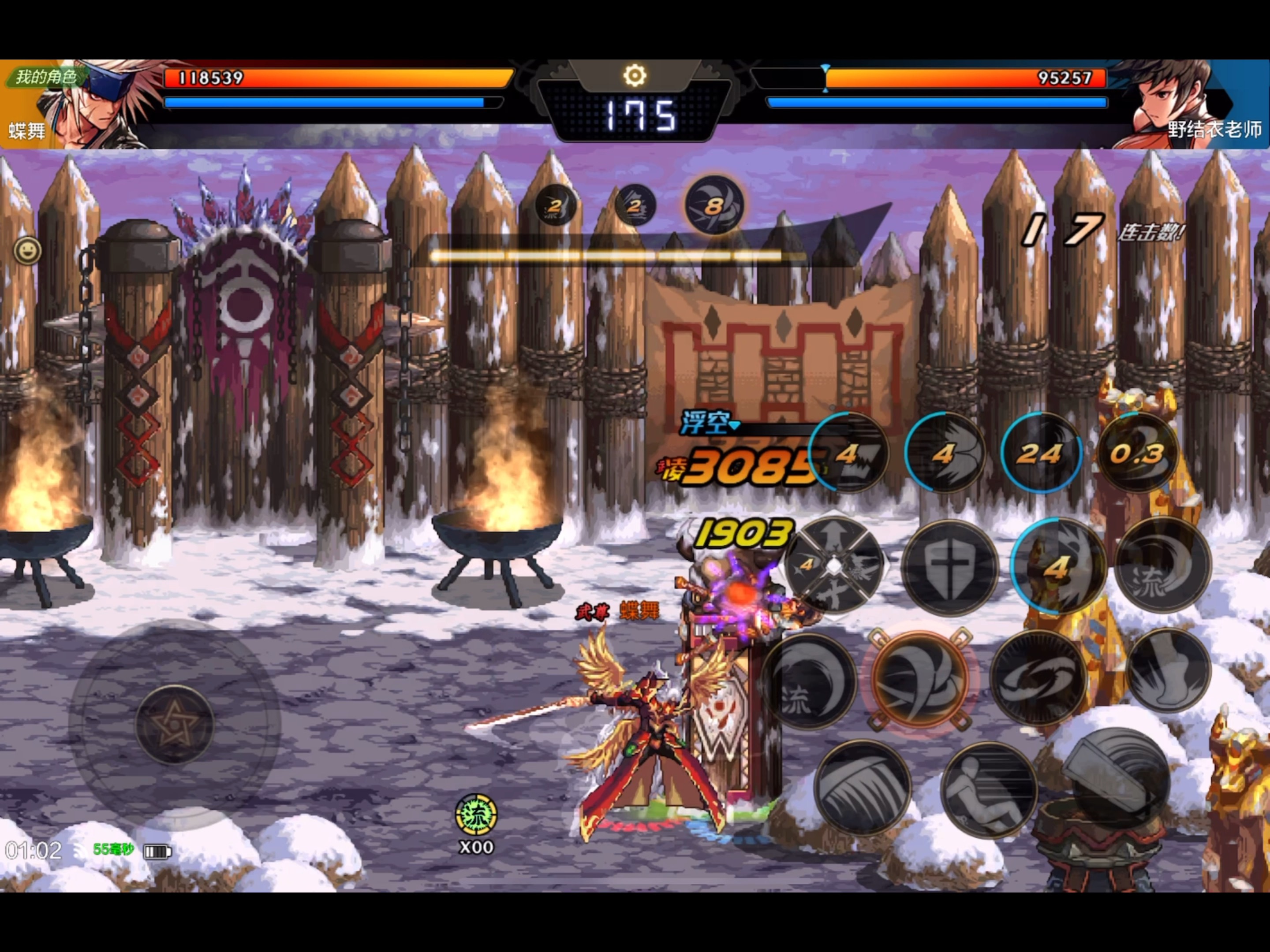Use the wing-shaped skill on cooldown
1270x952 pixels.
[x=945, y=453]
